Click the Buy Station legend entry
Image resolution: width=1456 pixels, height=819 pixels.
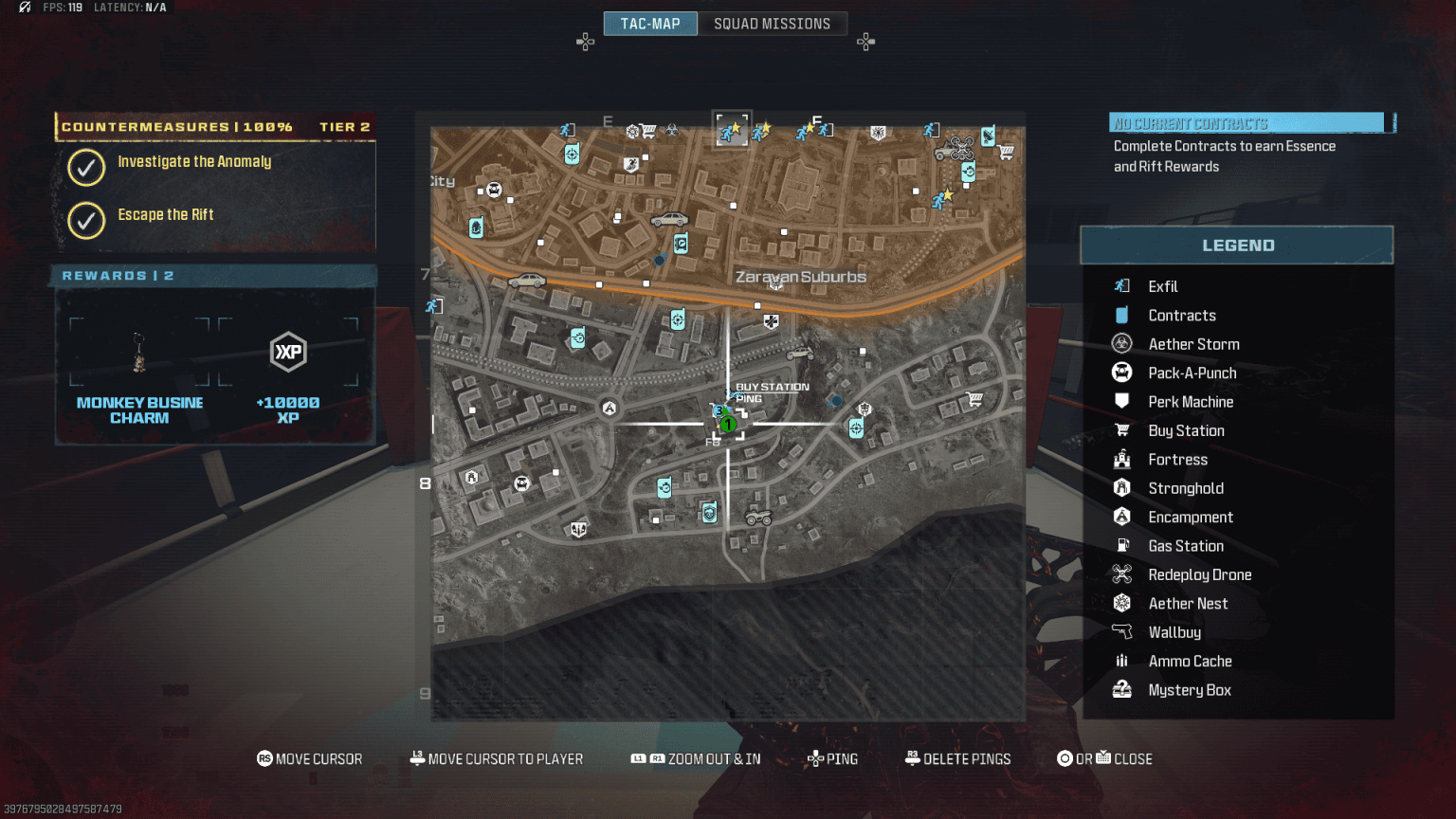click(x=1186, y=431)
